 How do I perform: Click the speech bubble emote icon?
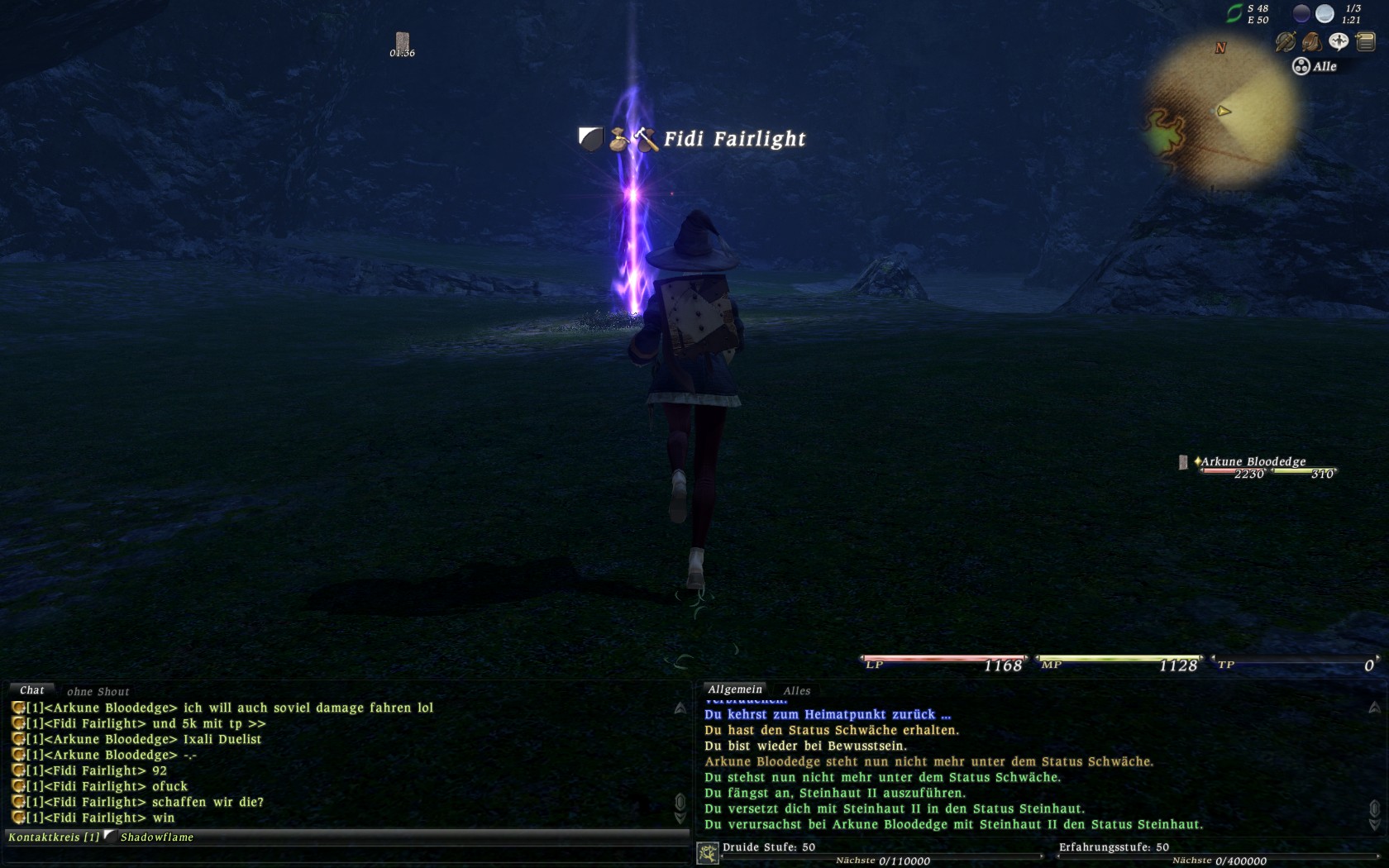1338,41
